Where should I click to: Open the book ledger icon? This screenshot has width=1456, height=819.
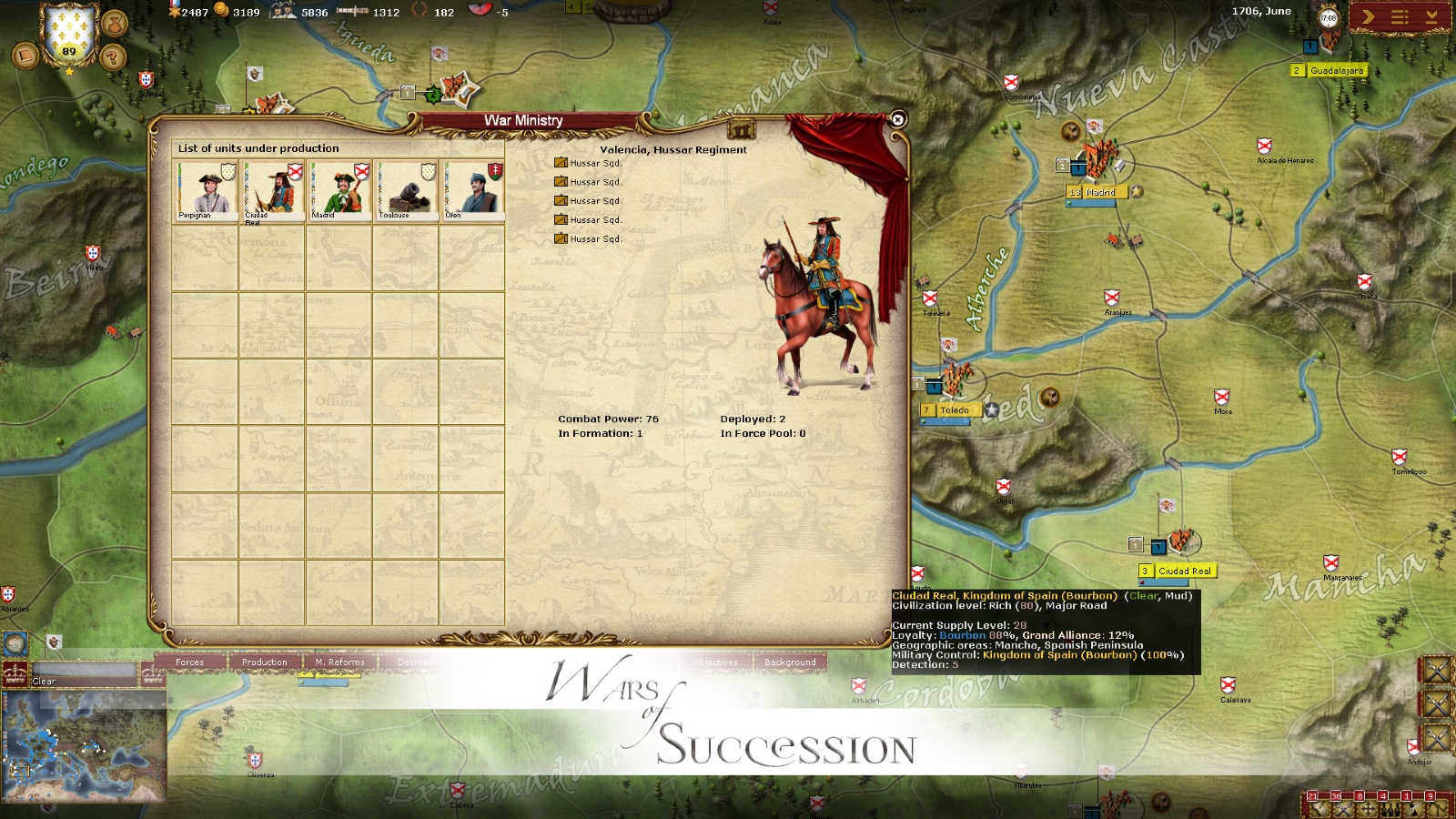click(x=24, y=56)
